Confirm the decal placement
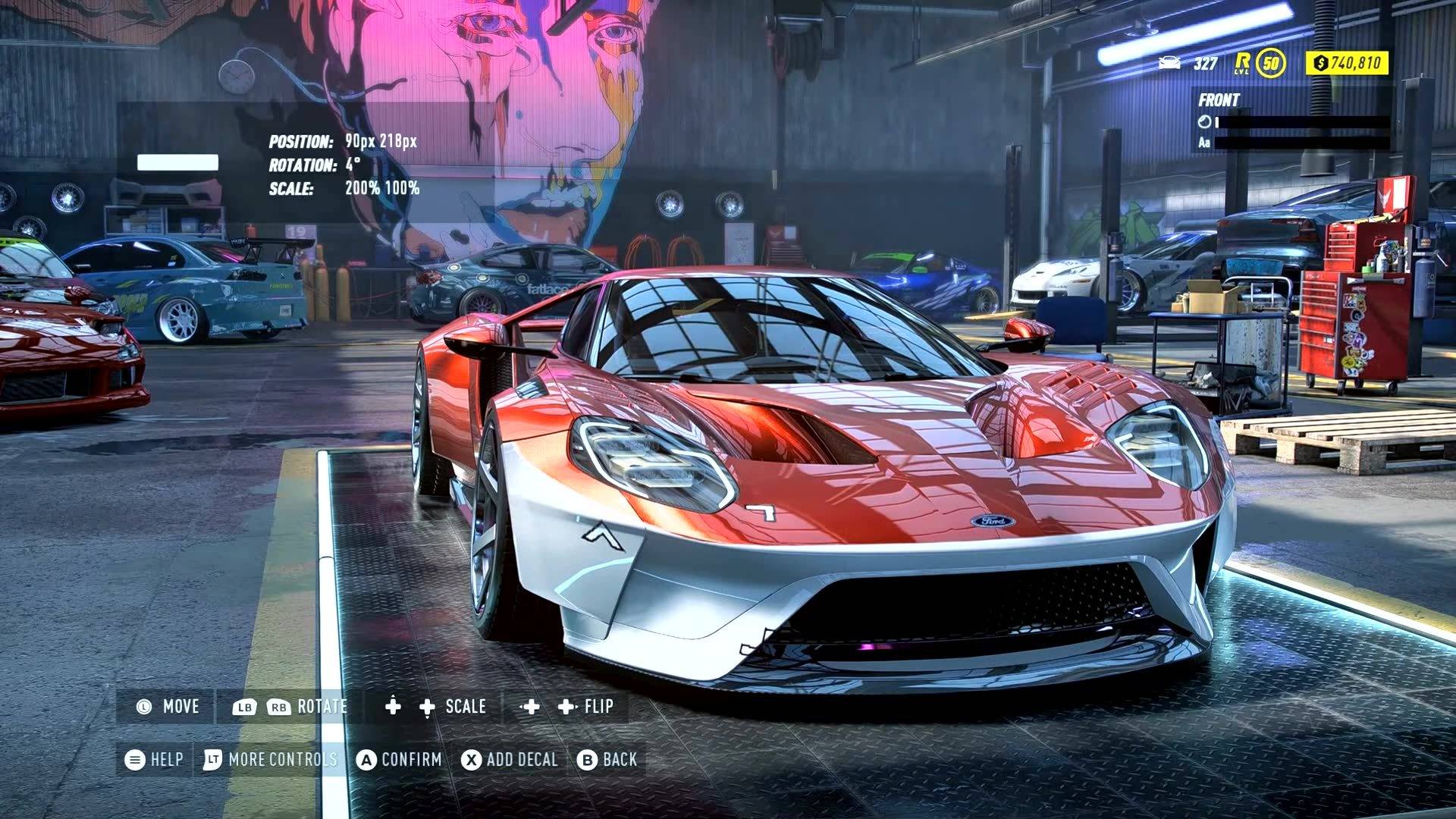The height and width of the screenshot is (819, 1456). [x=400, y=760]
